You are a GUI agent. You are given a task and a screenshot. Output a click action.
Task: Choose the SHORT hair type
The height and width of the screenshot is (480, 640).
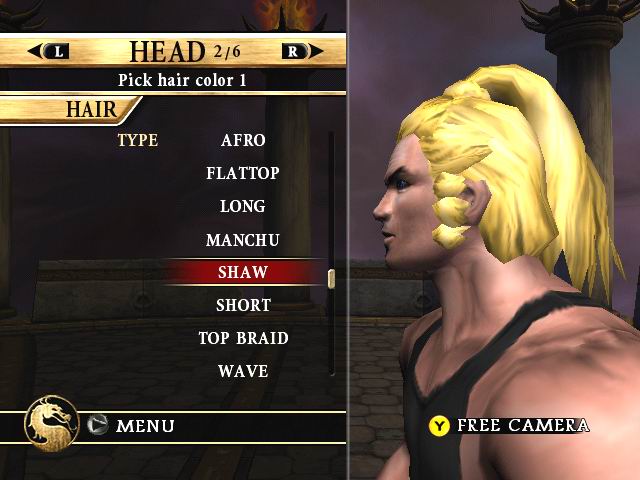(x=243, y=305)
